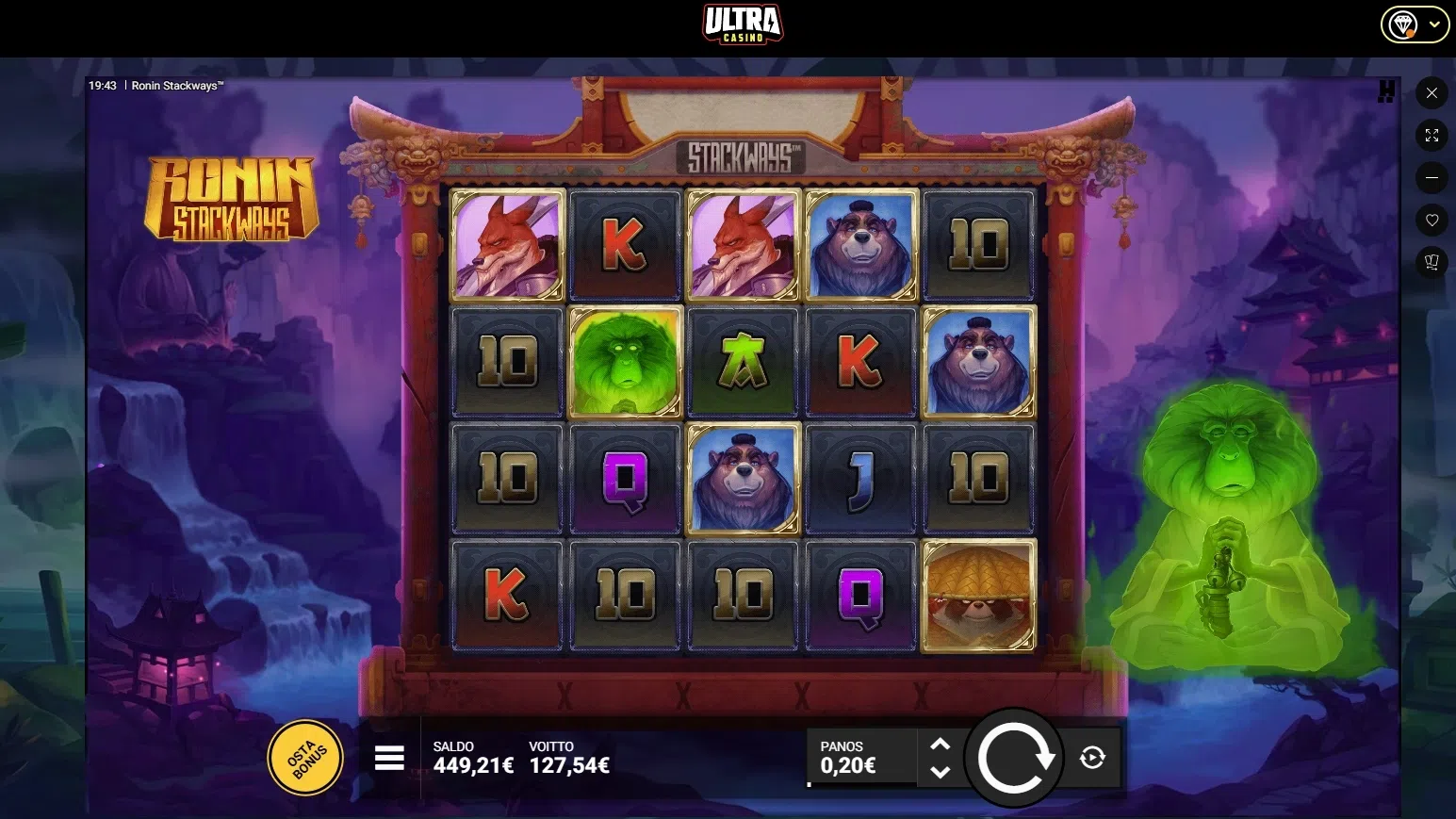Add Ronin Stackways to favorites
The width and height of the screenshot is (1456, 819).
pos(1431,220)
